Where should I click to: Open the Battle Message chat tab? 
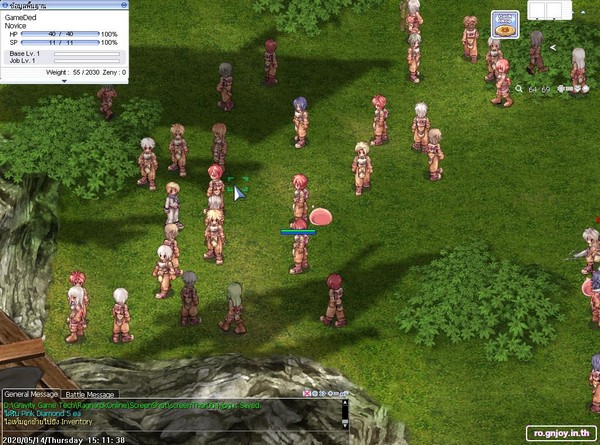(91, 395)
